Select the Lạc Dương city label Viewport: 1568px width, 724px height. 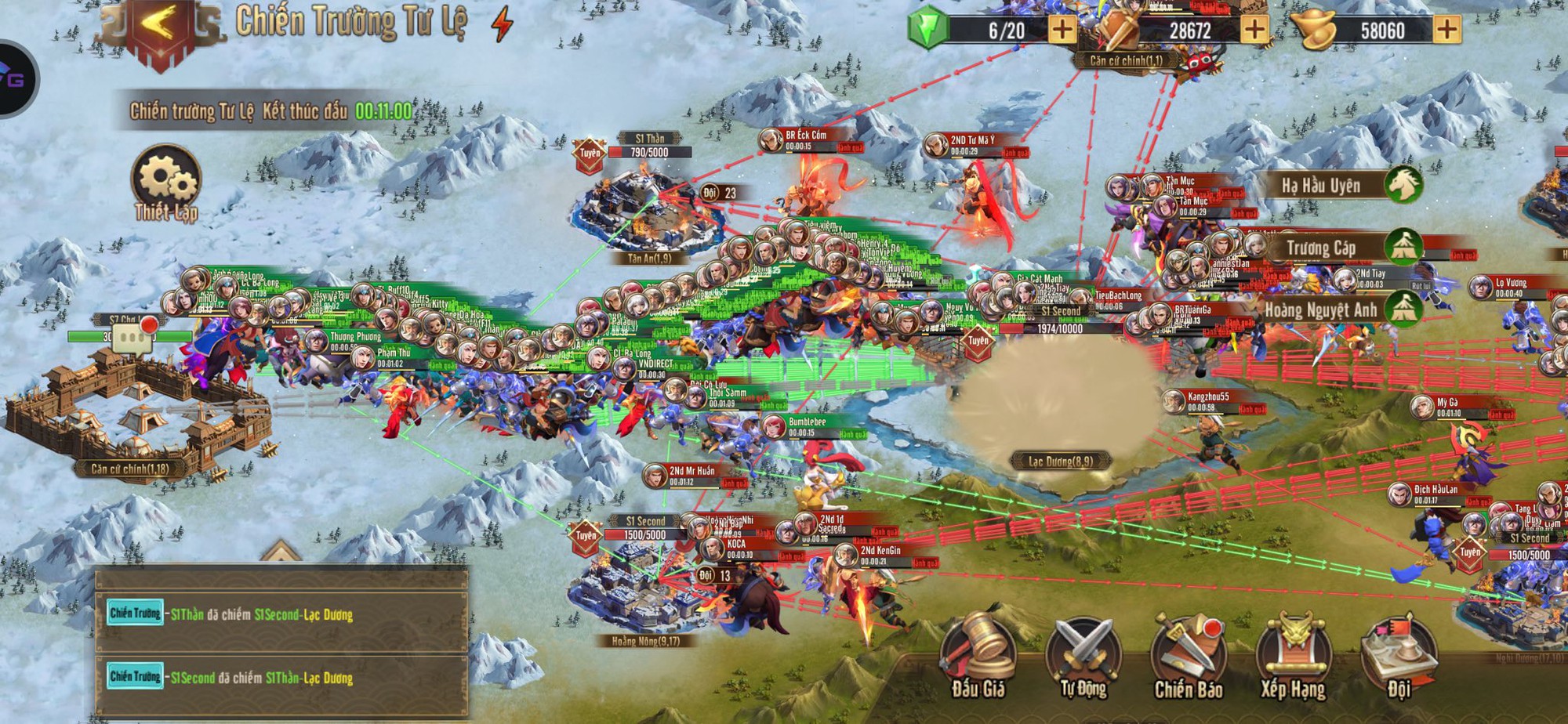click(x=1061, y=461)
